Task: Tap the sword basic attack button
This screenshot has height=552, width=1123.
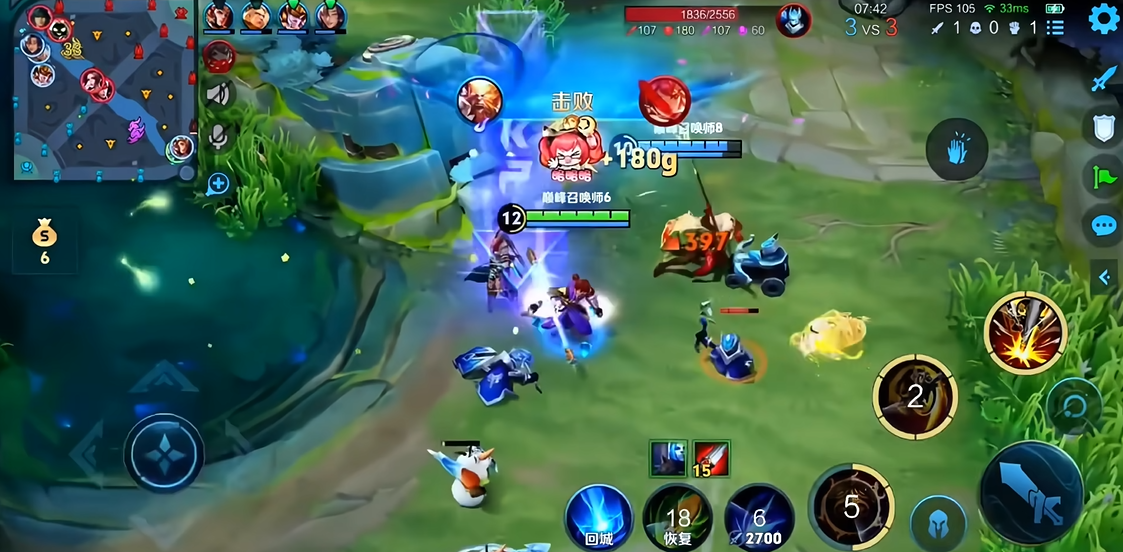Action: (1030, 491)
